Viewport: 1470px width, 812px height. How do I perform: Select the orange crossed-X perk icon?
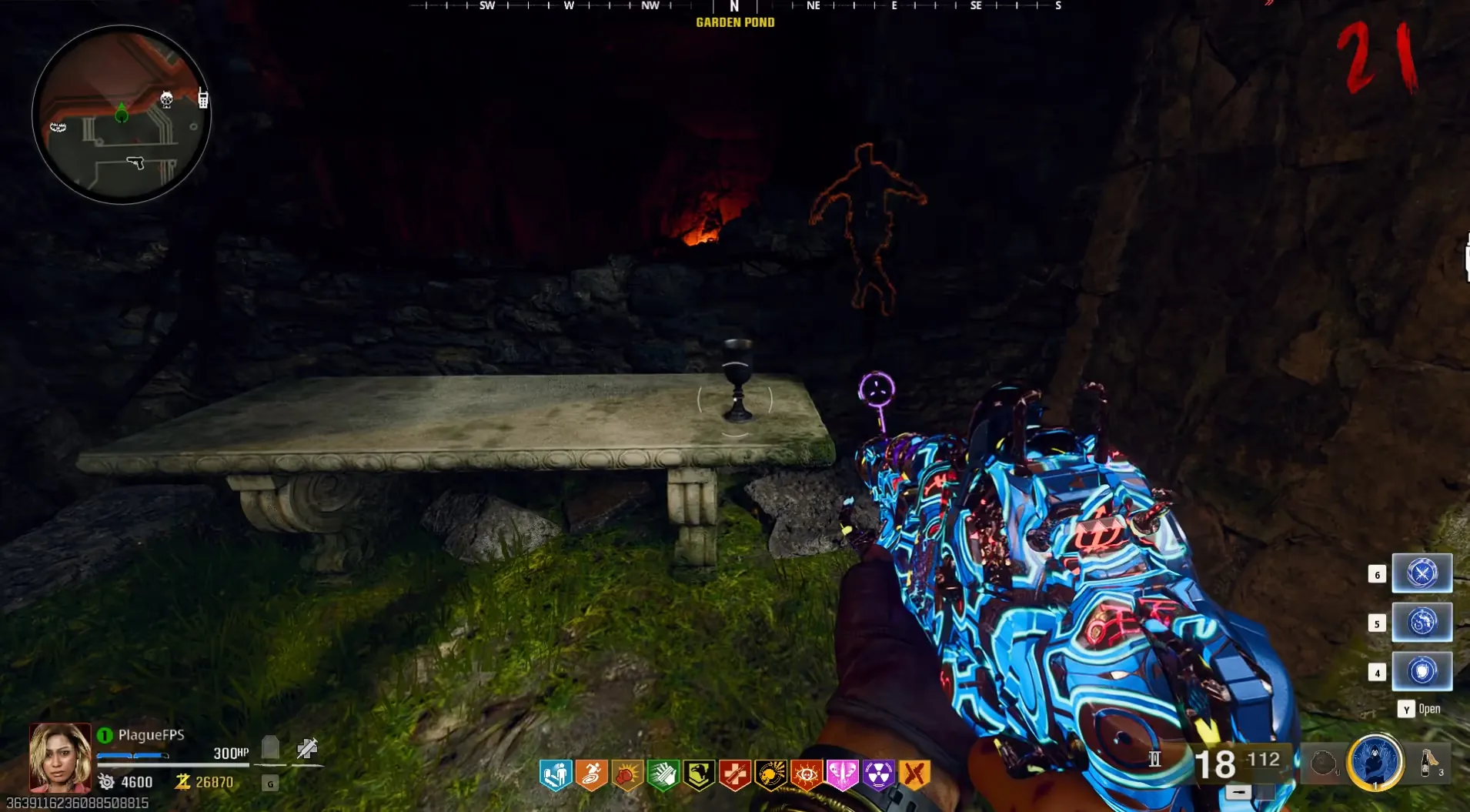click(914, 775)
